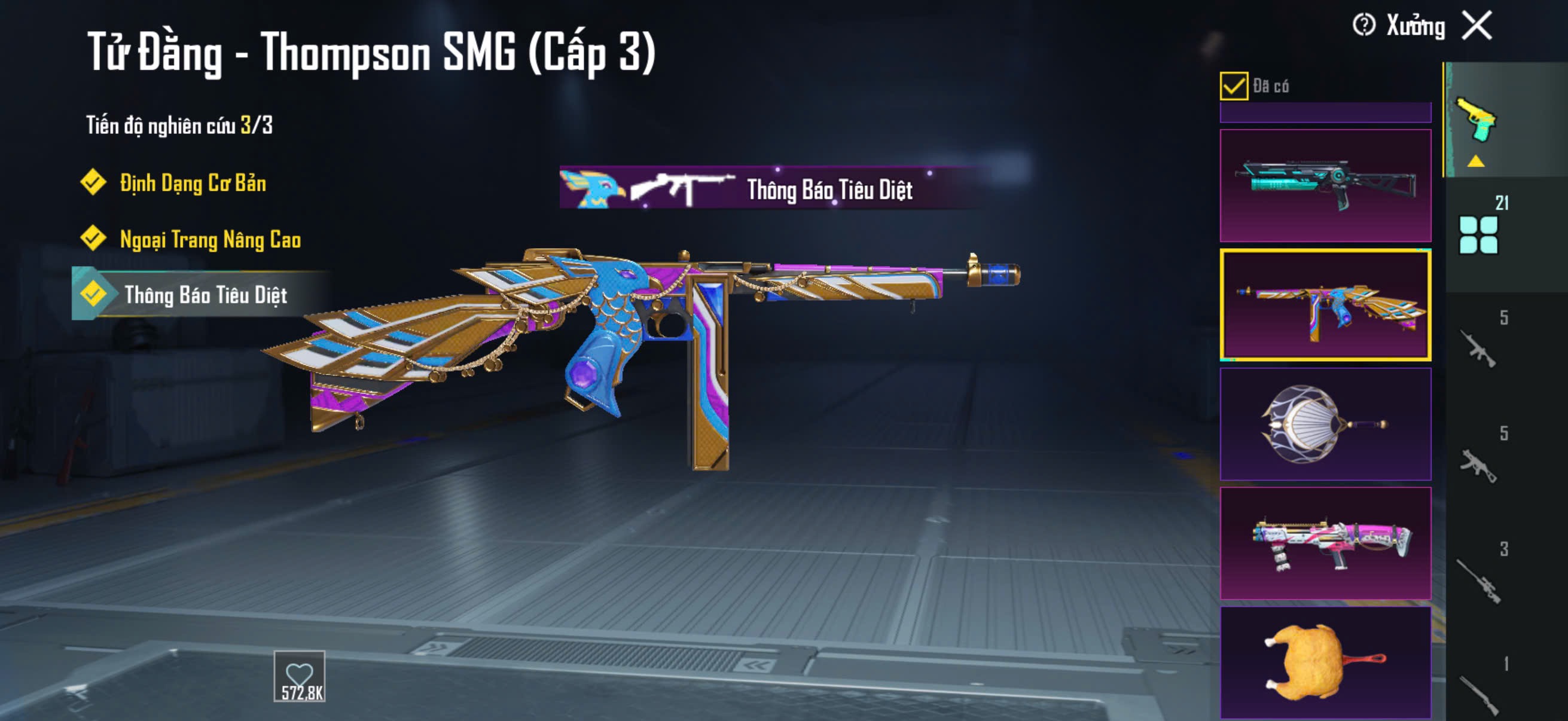Close the weapon workshop screen
The height and width of the screenshot is (721, 1568).
click(x=1477, y=26)
